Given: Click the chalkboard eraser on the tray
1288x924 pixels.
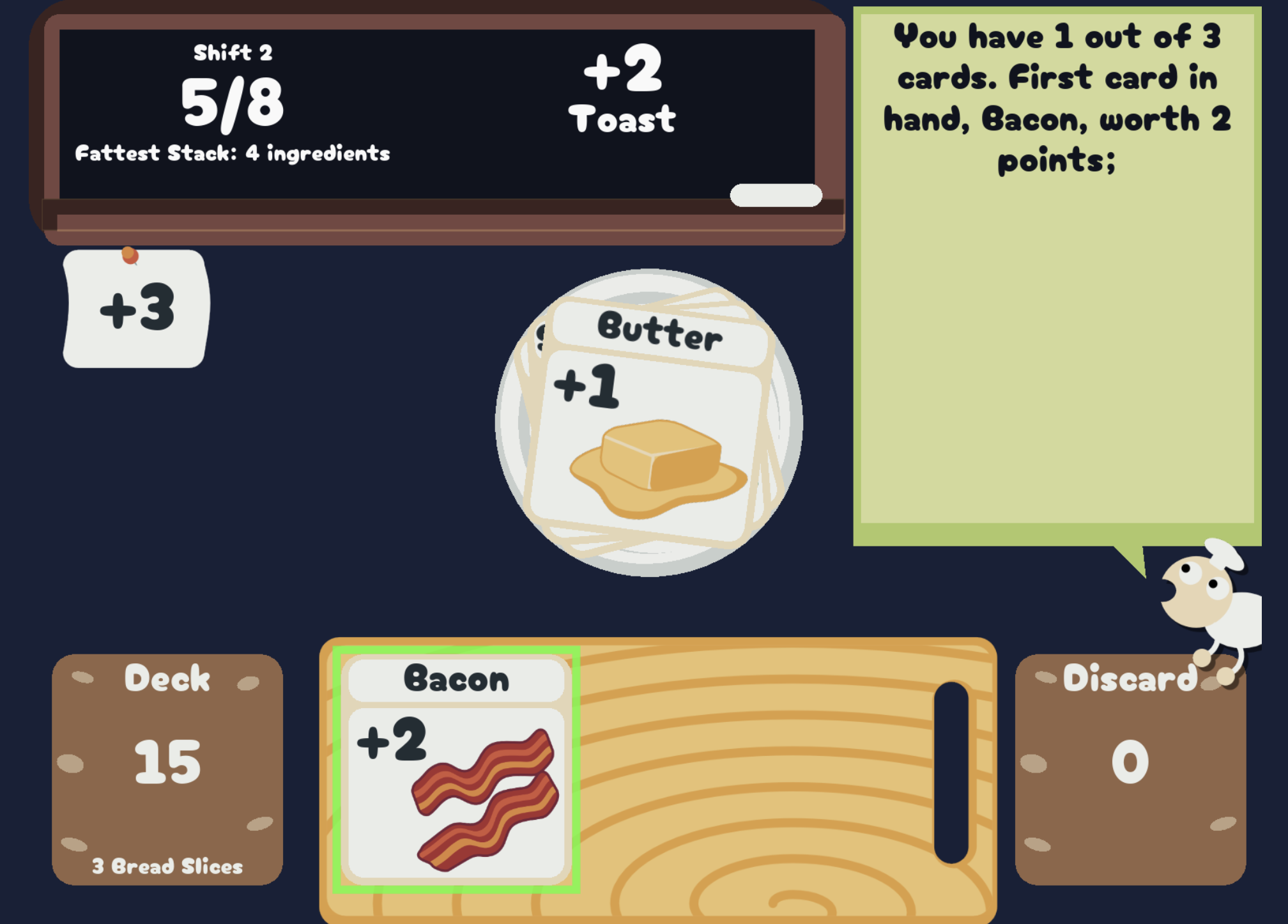Looking at the screenshot, I should tap(776, 194).
